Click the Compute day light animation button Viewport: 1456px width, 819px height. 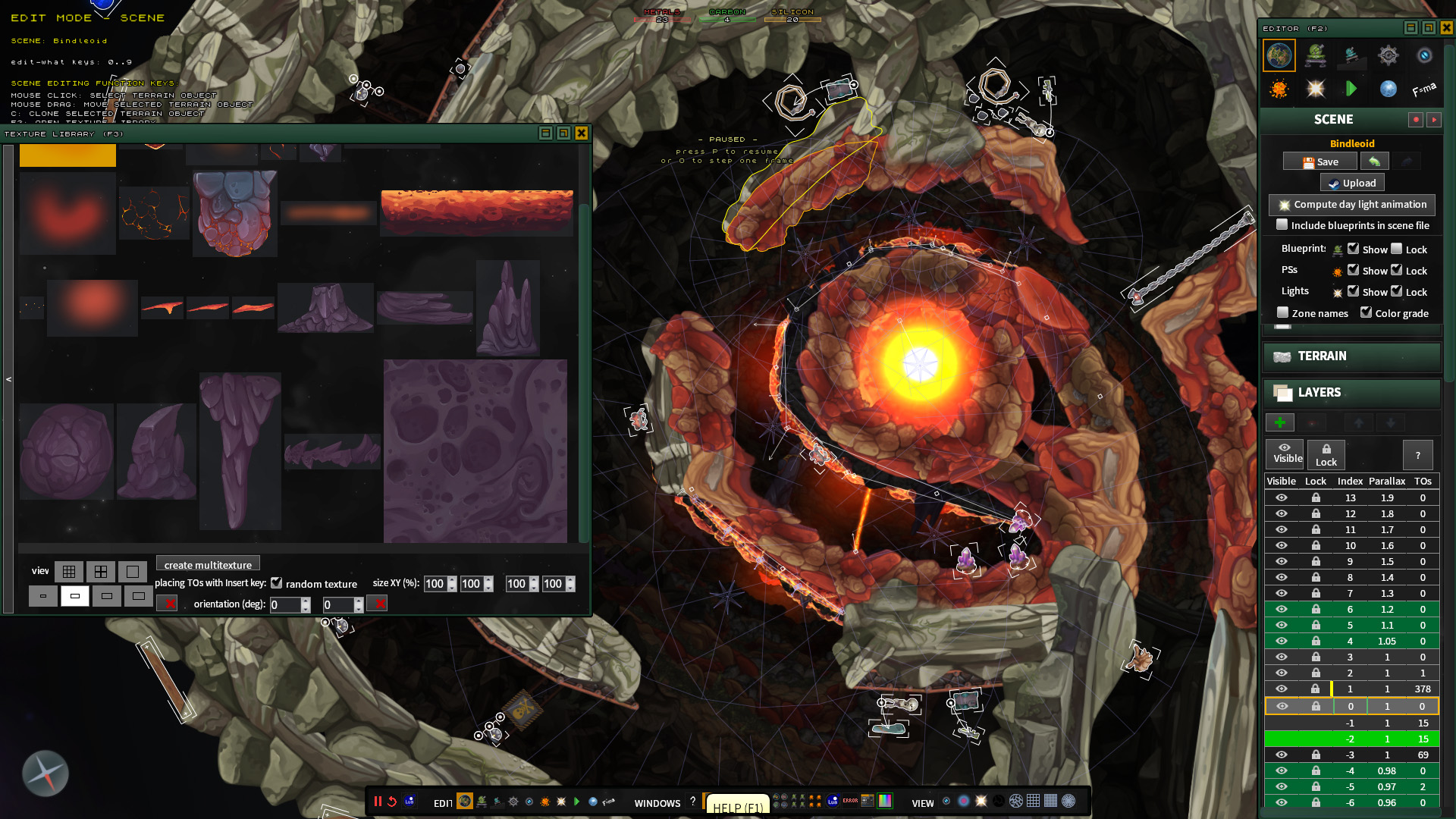pyautogui.click(x=1352, y=205)
